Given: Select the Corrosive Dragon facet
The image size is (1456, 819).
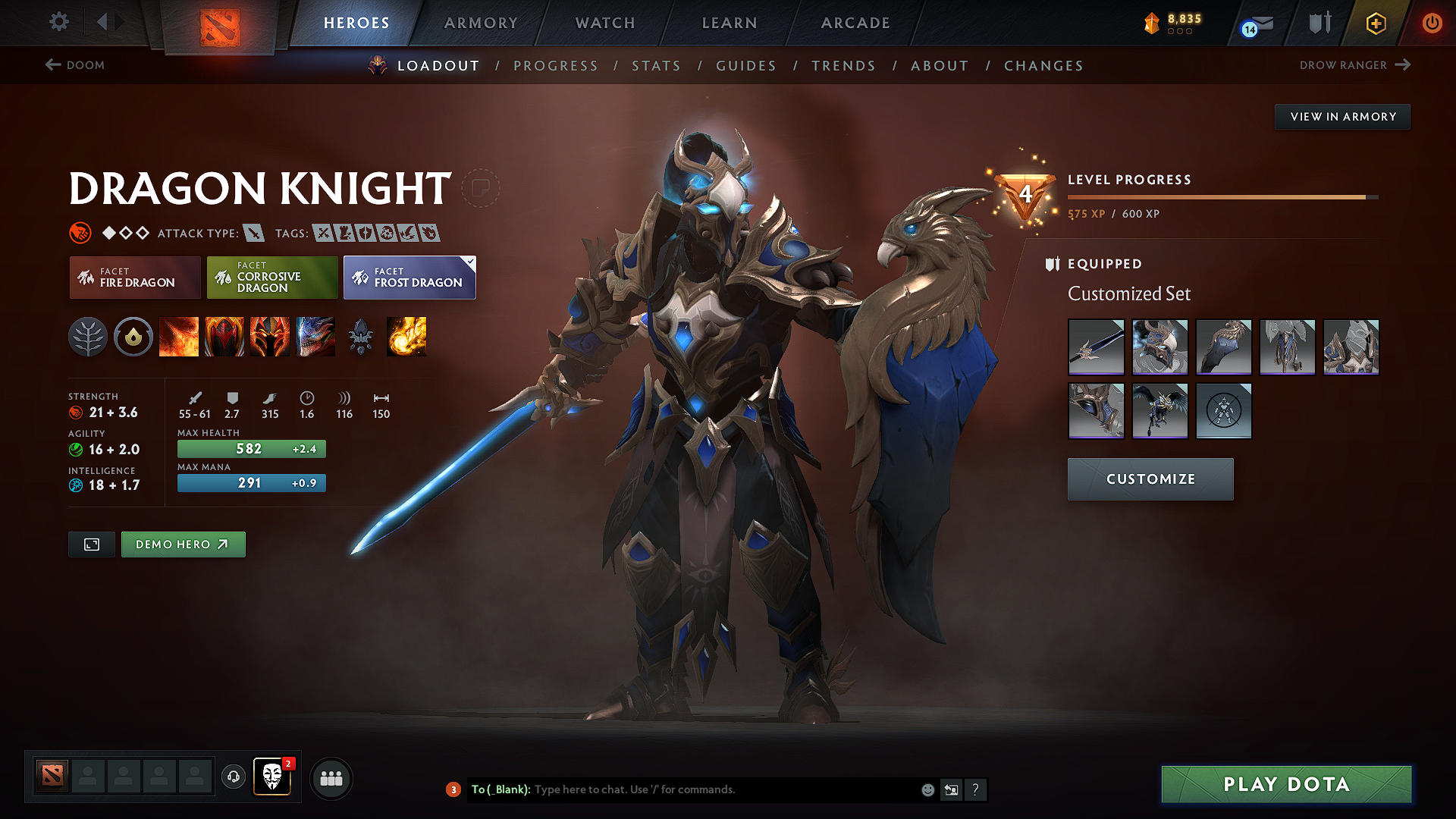Looking at the screenshot, I should (x=271, y=278).
